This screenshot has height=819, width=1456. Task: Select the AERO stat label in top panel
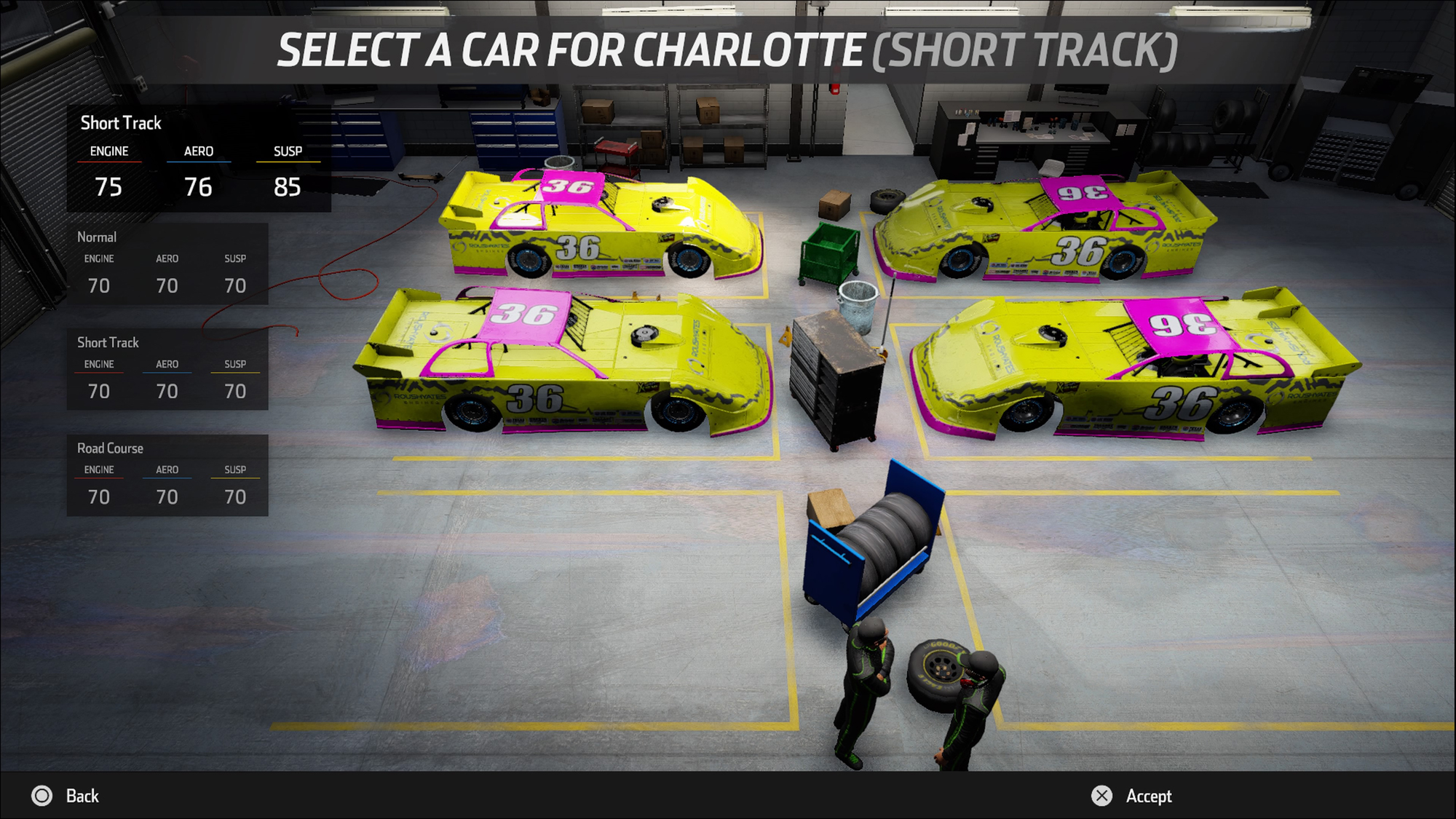click(198, 151)
